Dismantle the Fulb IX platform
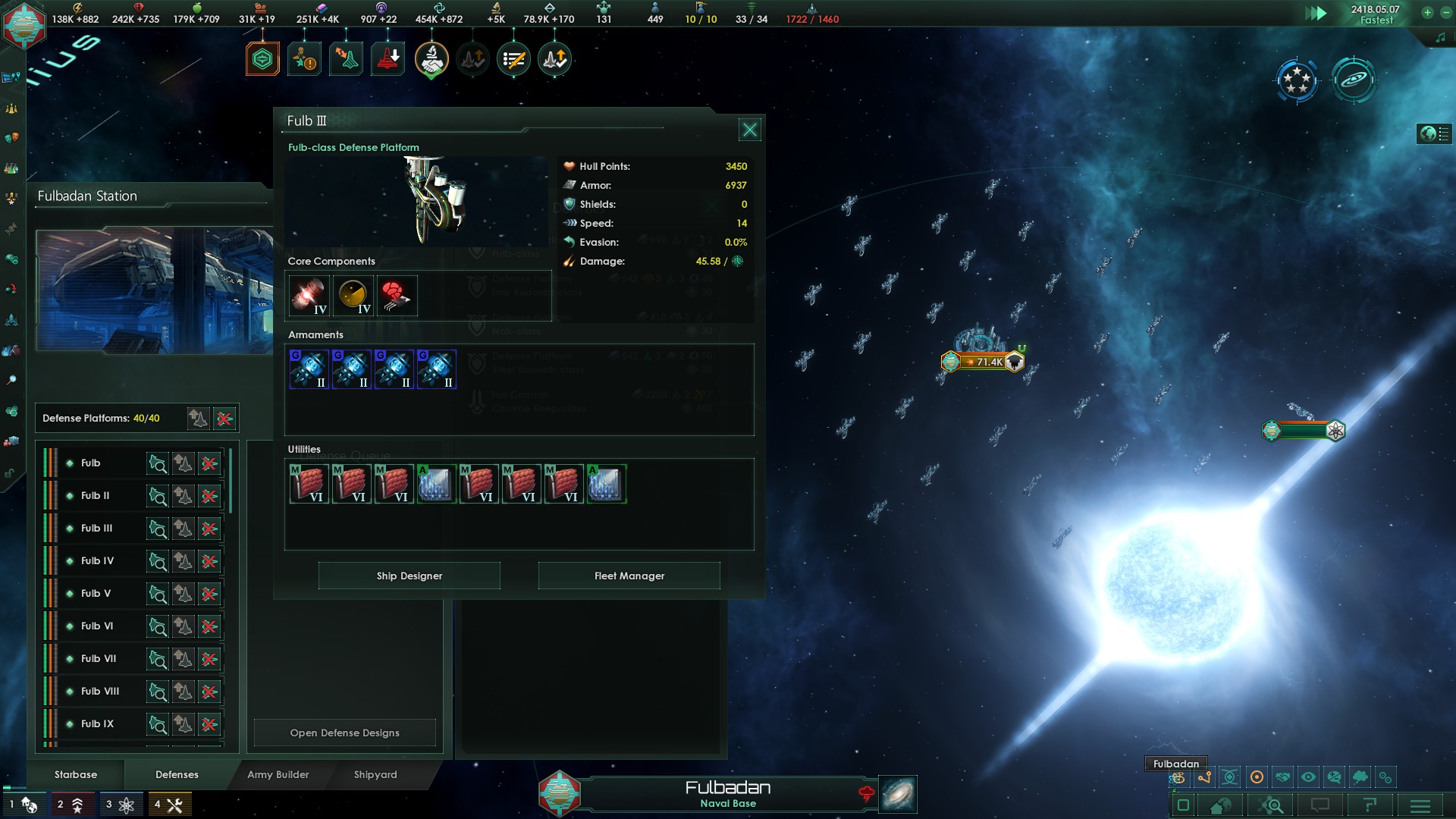The height and width of the screenshot is (819, 1456). tap(209, 724)
